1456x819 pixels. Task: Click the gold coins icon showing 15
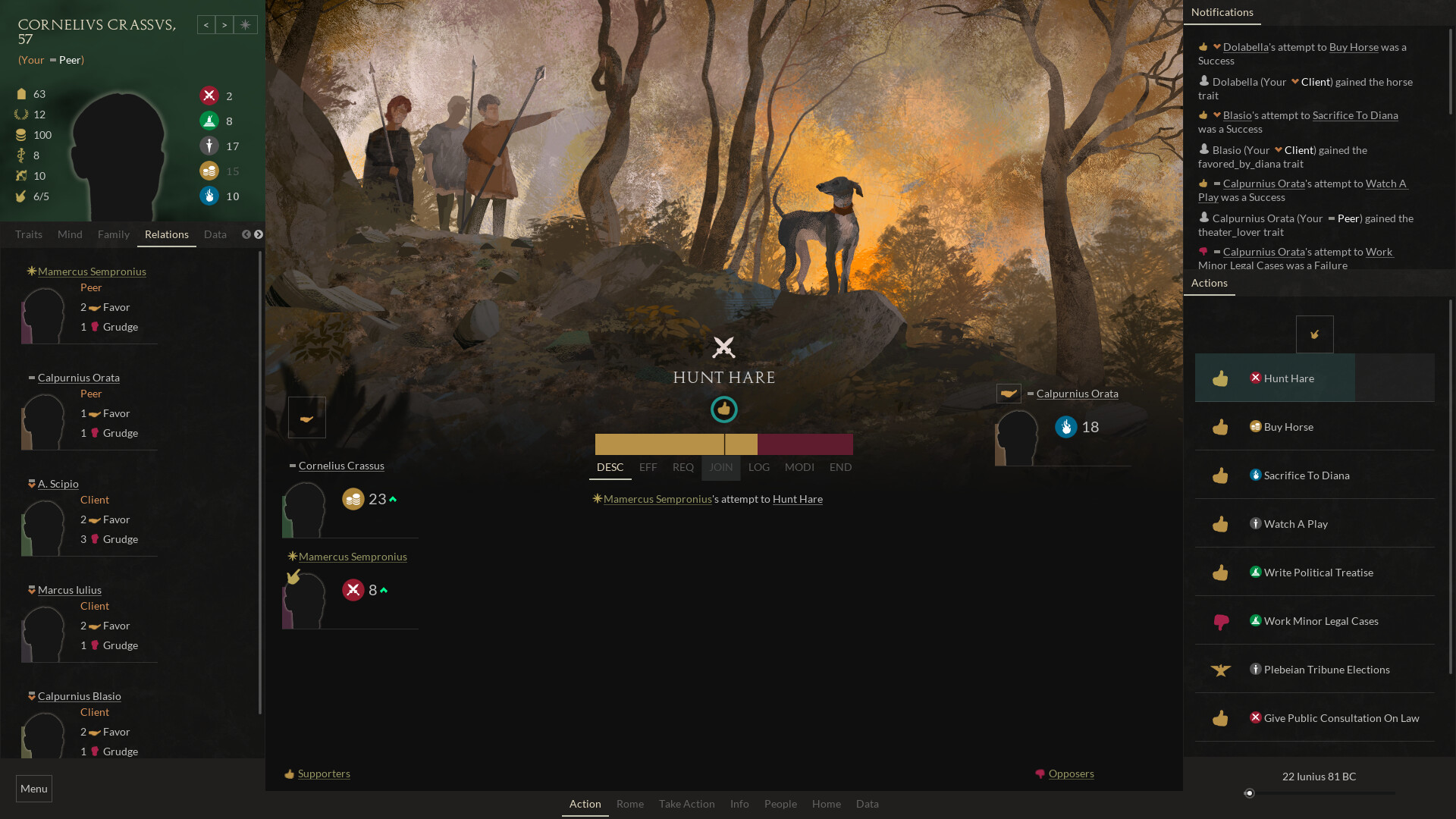click(x=209, y=171)
